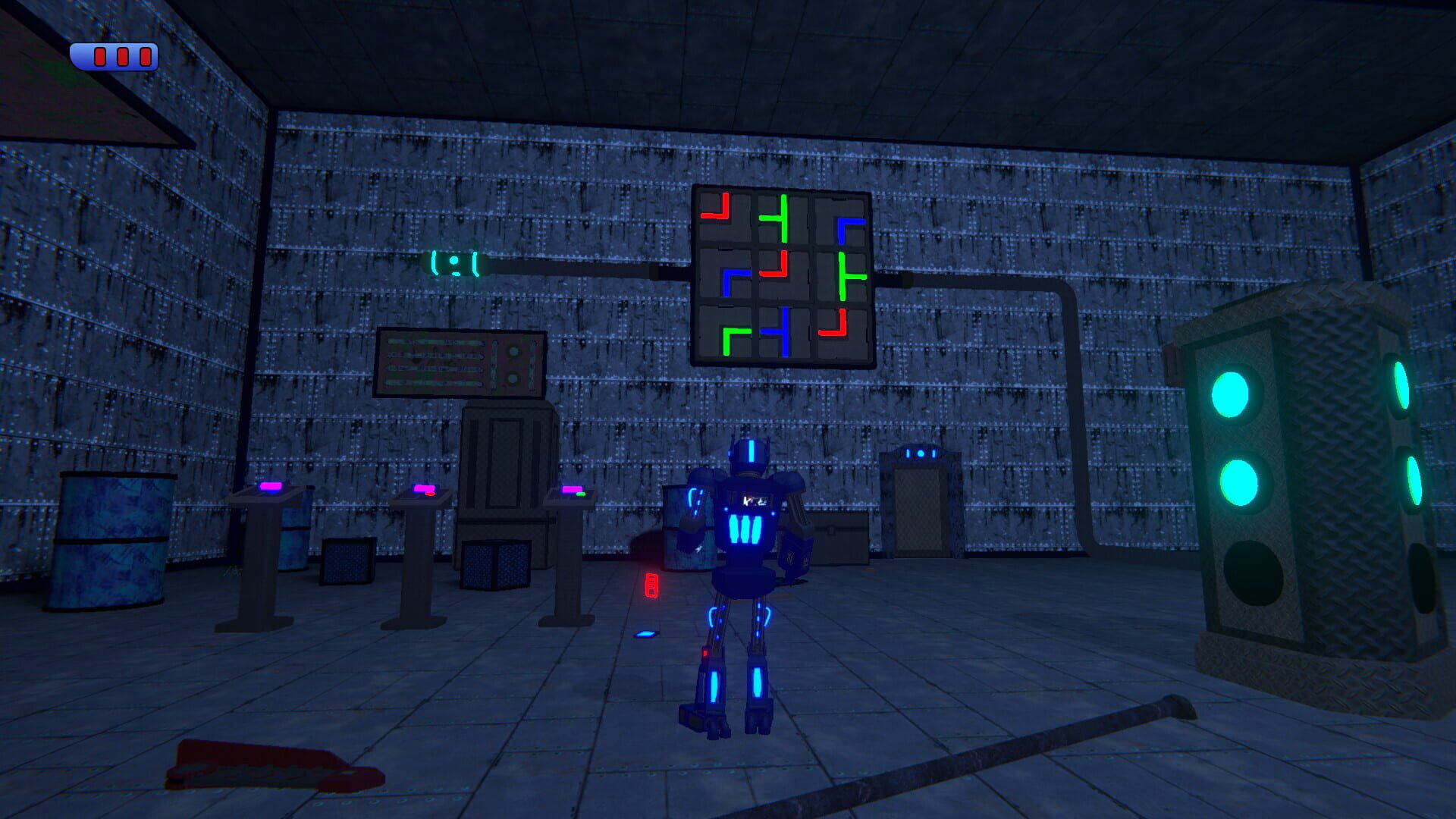Click the glowing green indicator on the left wall pipe

click(x=453, y=264)
